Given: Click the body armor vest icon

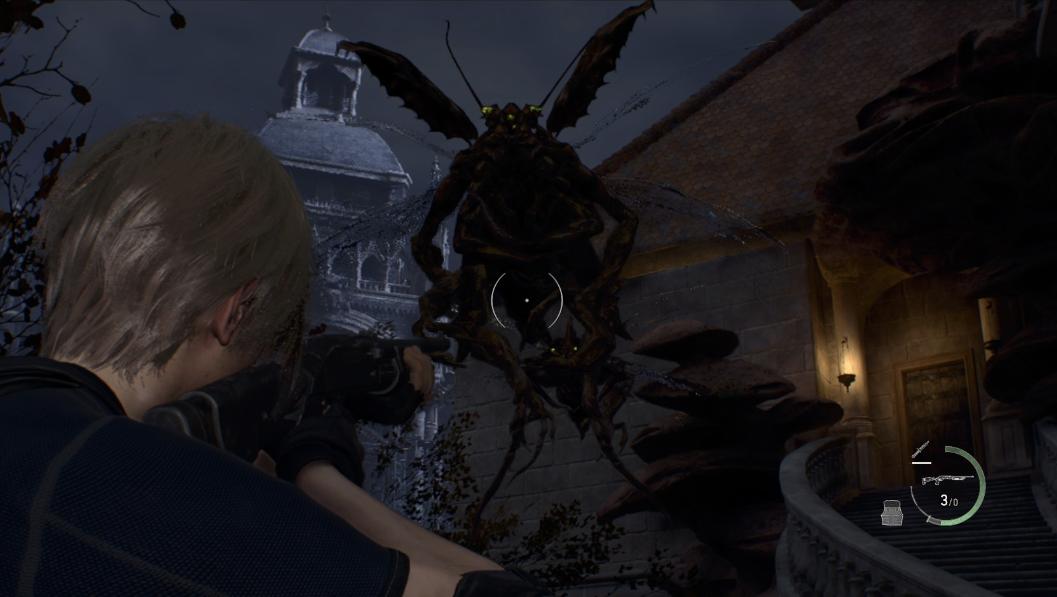Looking at the screenshot, I should tap(893, 514).
